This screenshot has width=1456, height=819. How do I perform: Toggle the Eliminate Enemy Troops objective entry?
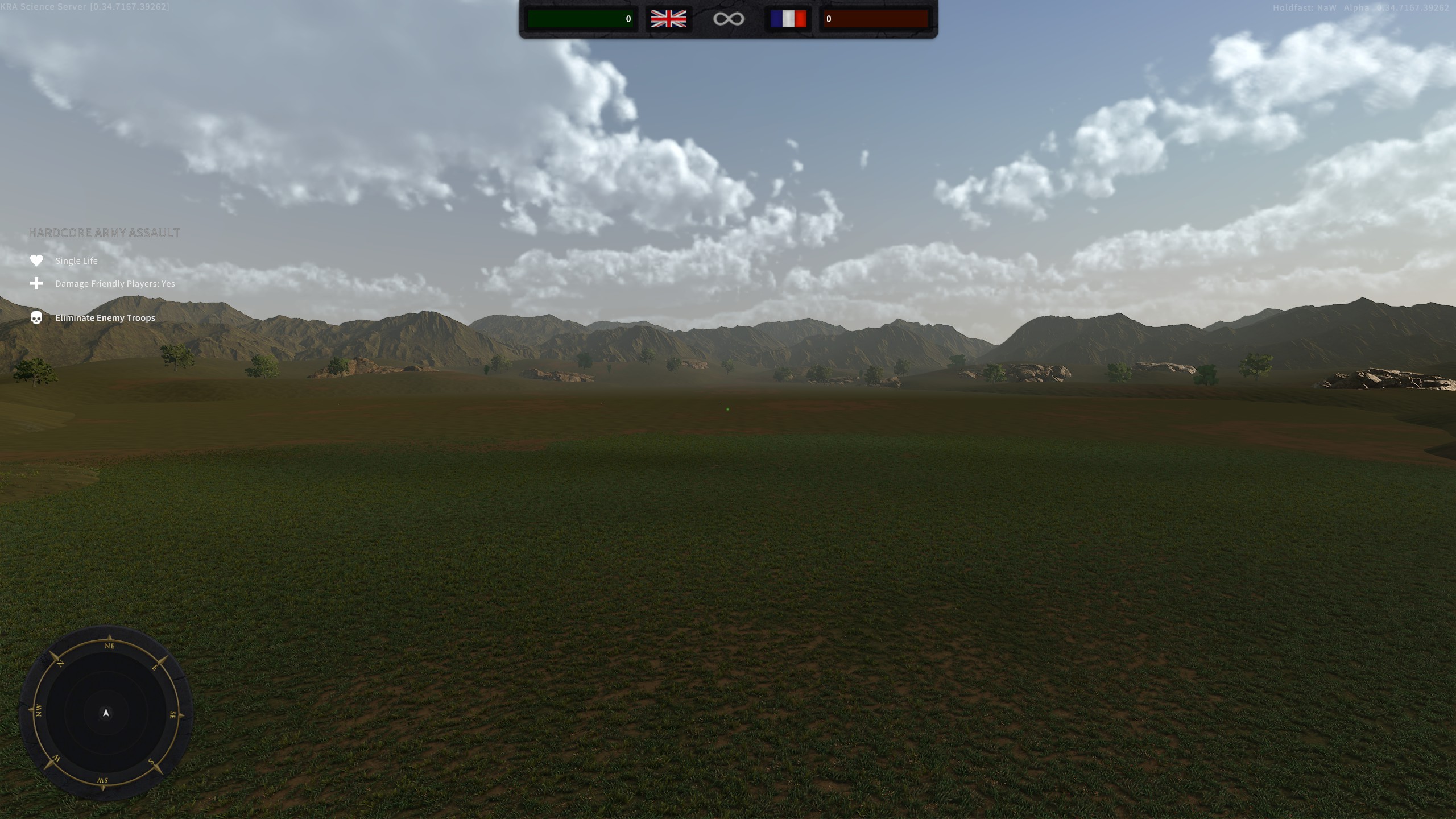pos(105,317)
